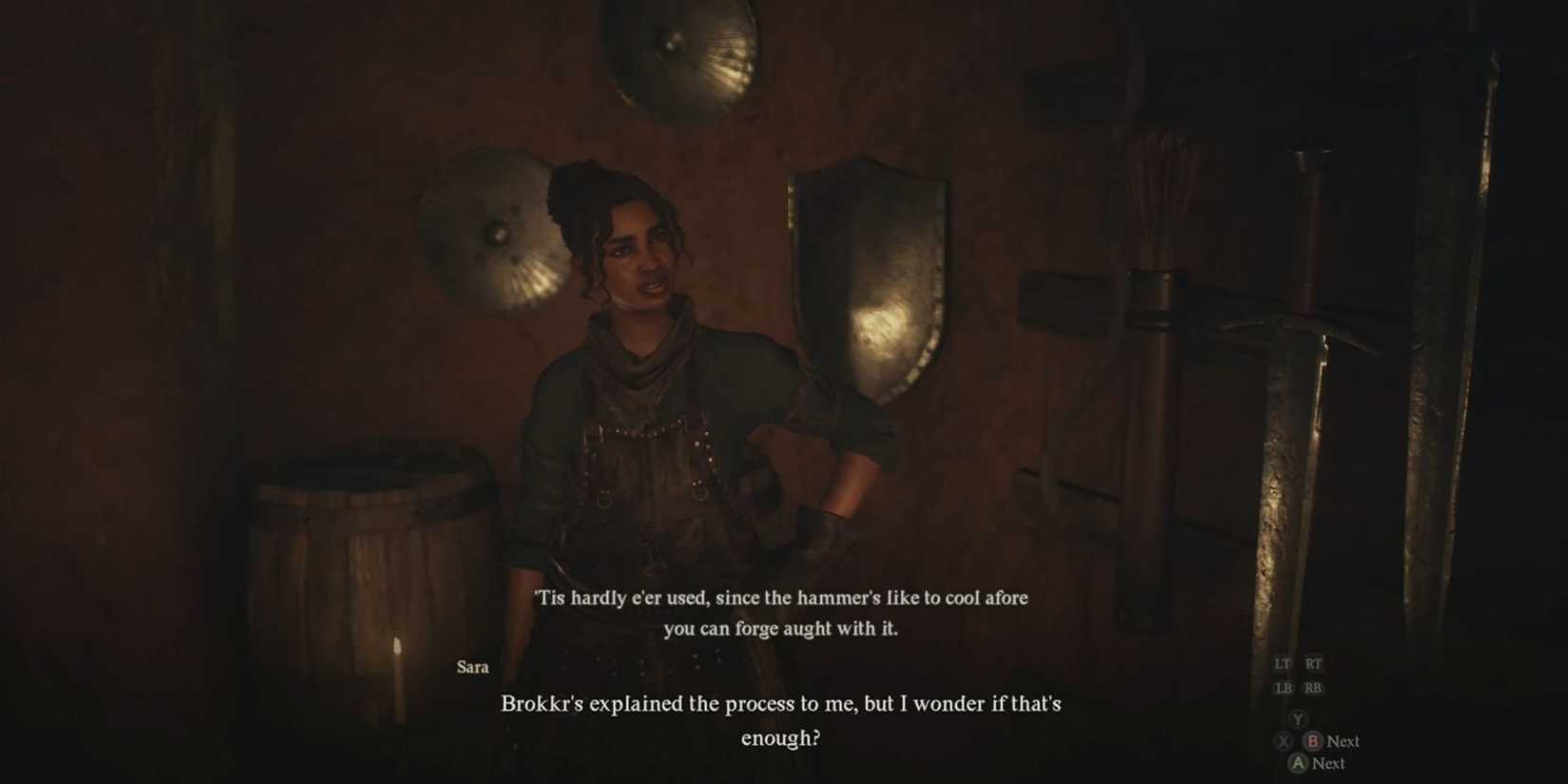
Task: Select the Y controller button icon
Action: pyautogui.click(x=1297, y=720)
